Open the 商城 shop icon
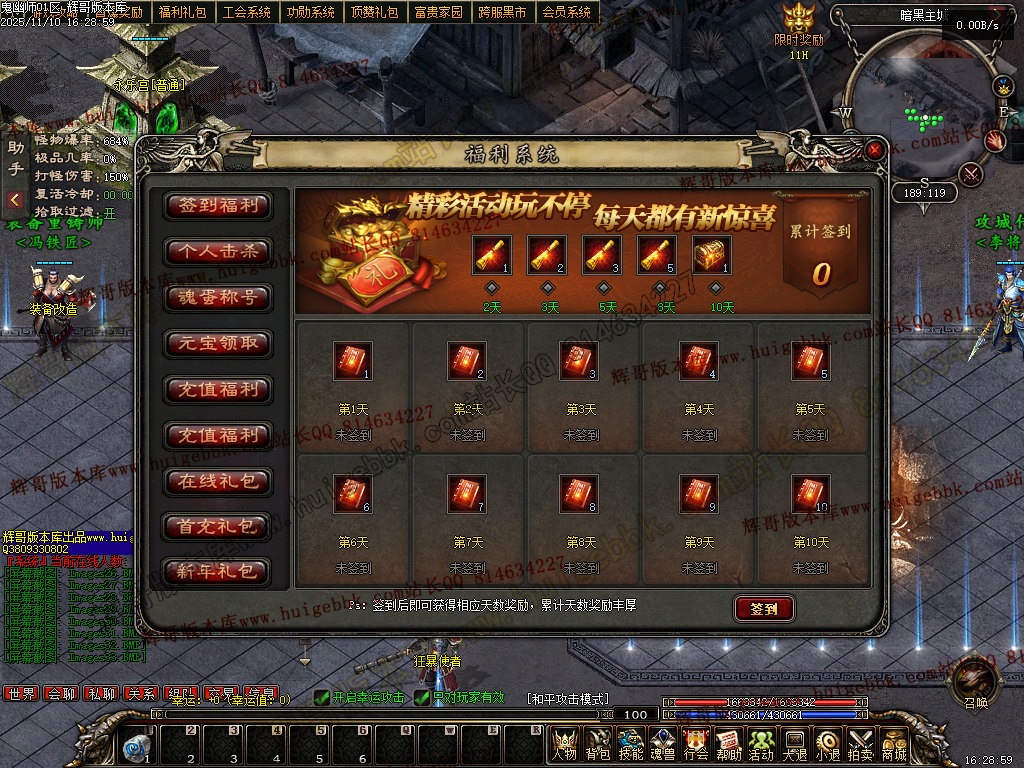1024x768 pixels. click(894, 745)
